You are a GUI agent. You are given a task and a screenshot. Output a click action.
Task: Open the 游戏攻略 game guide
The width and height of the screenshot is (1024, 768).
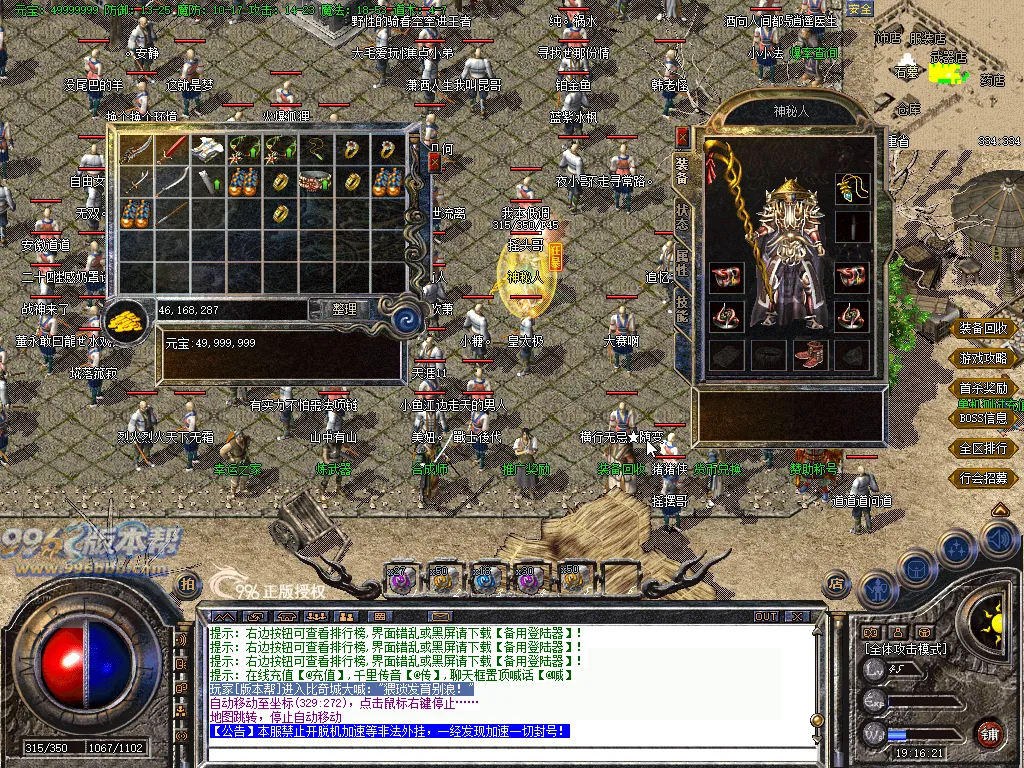point(984,358)
